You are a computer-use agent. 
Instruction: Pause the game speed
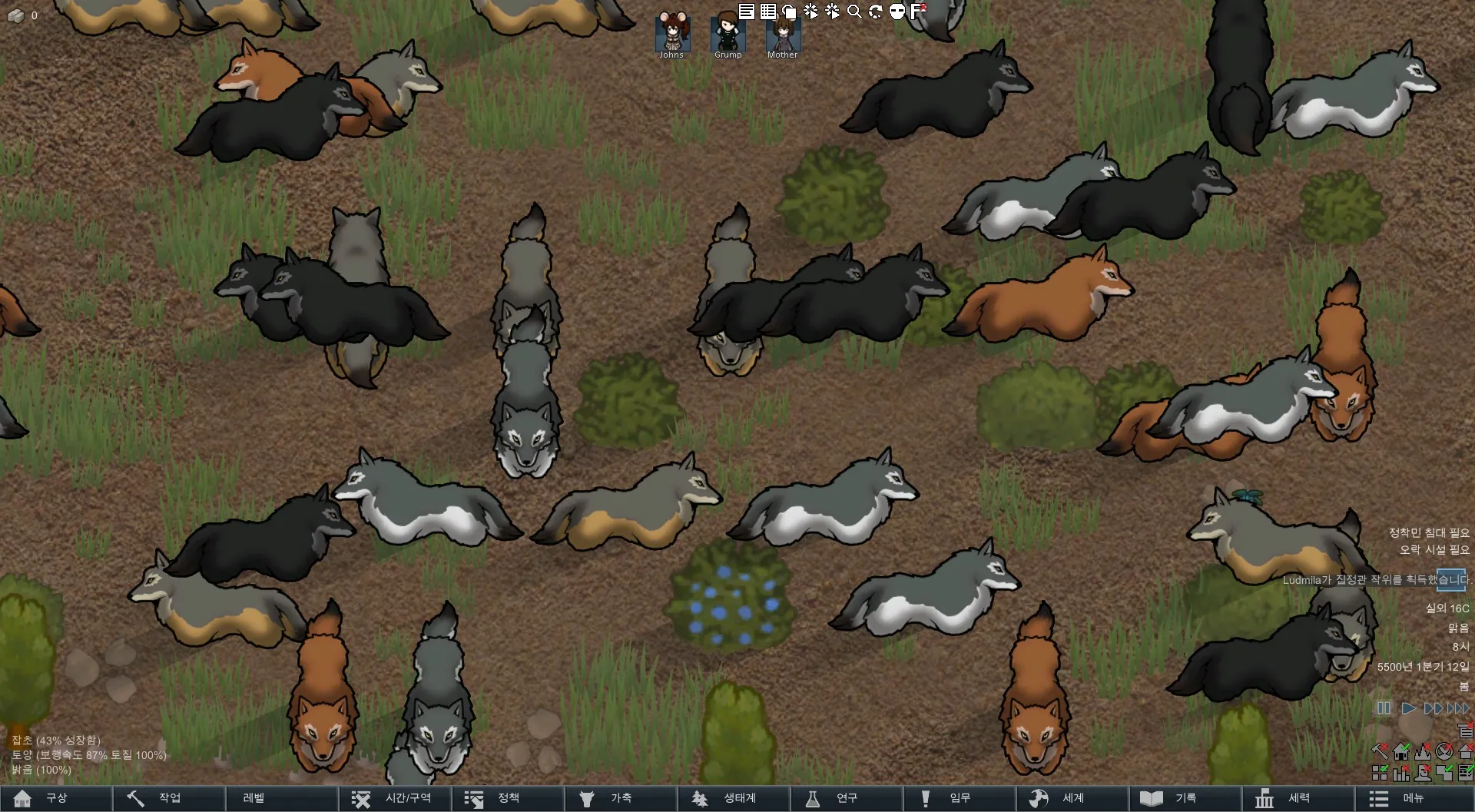(x=1384, y=708)
